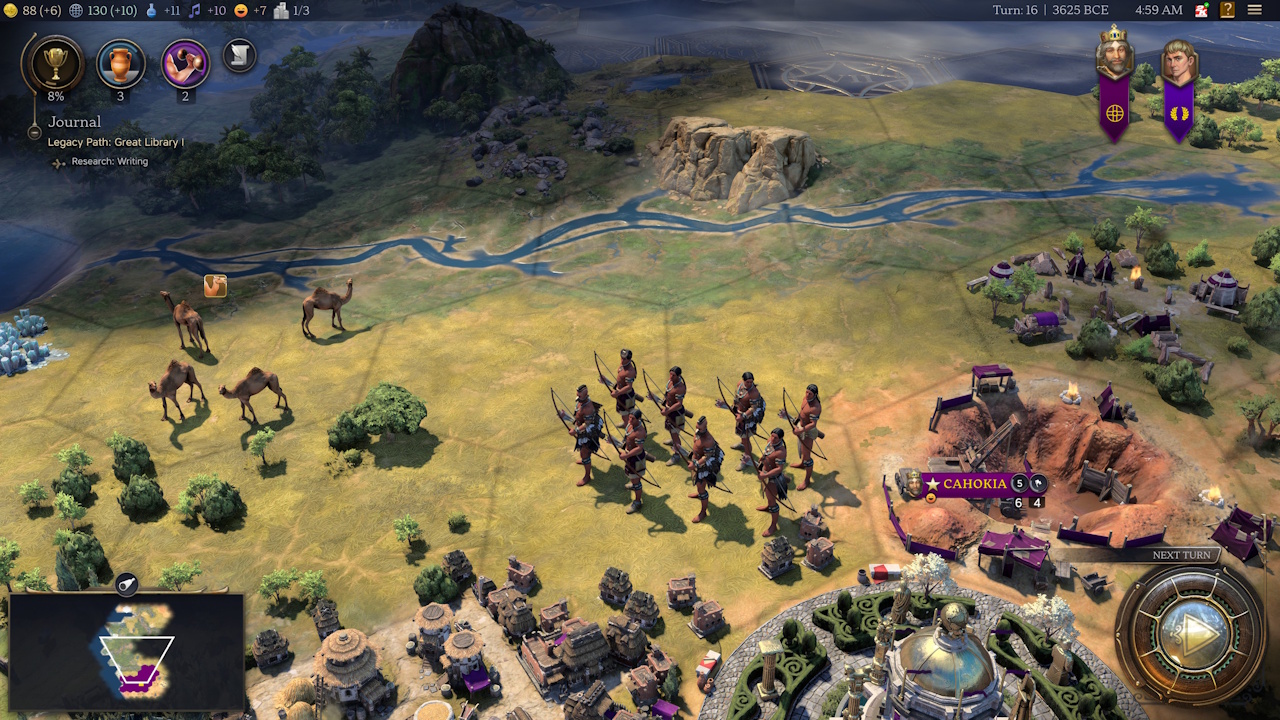Open the amphora Great Works panel
This screenshot has width=1280, height=720.
pos(121,63)
